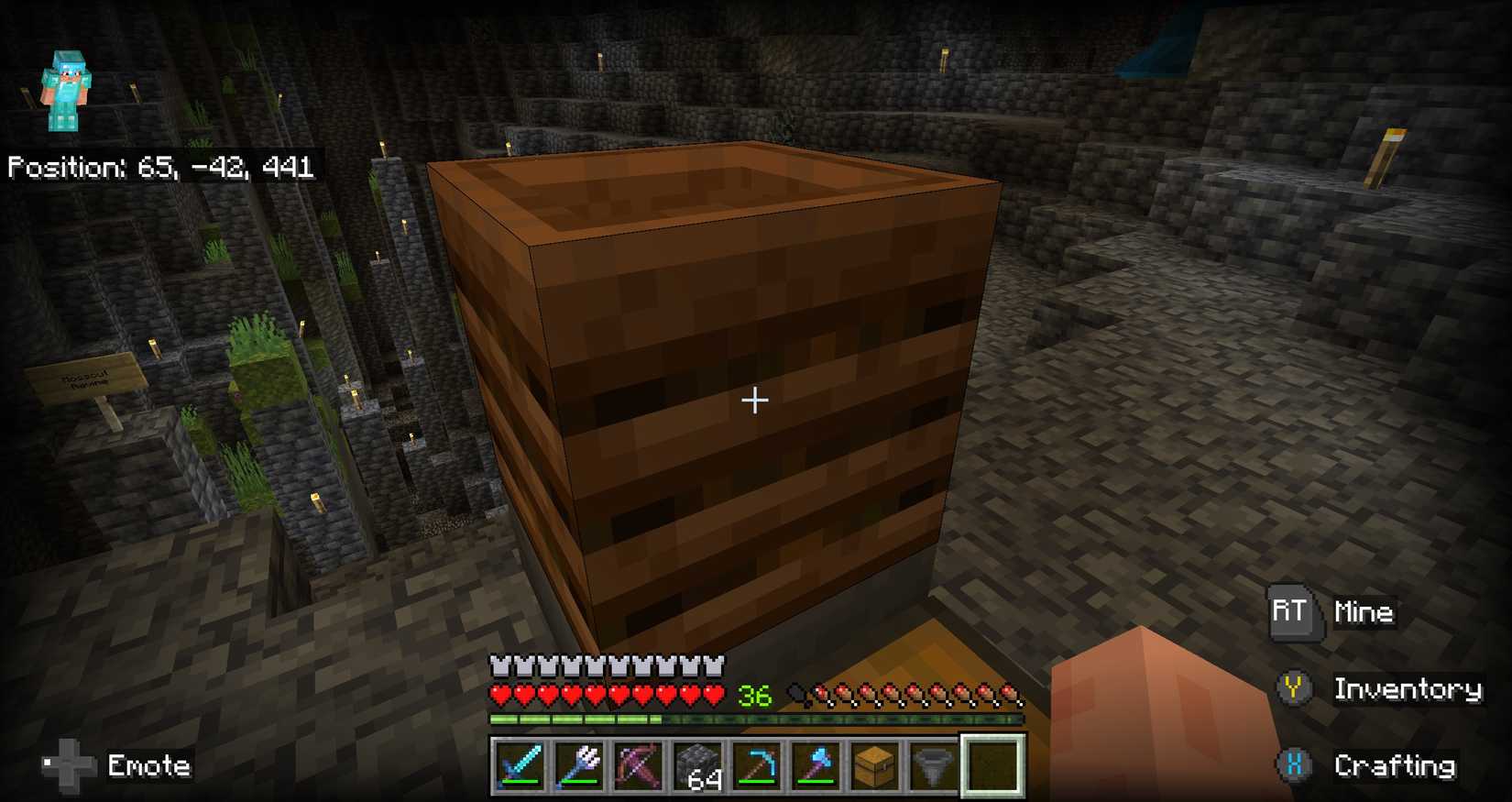The image size is (1512, 802).
Task: Choose the enchanted crossbow item
Action: point(637,765)
